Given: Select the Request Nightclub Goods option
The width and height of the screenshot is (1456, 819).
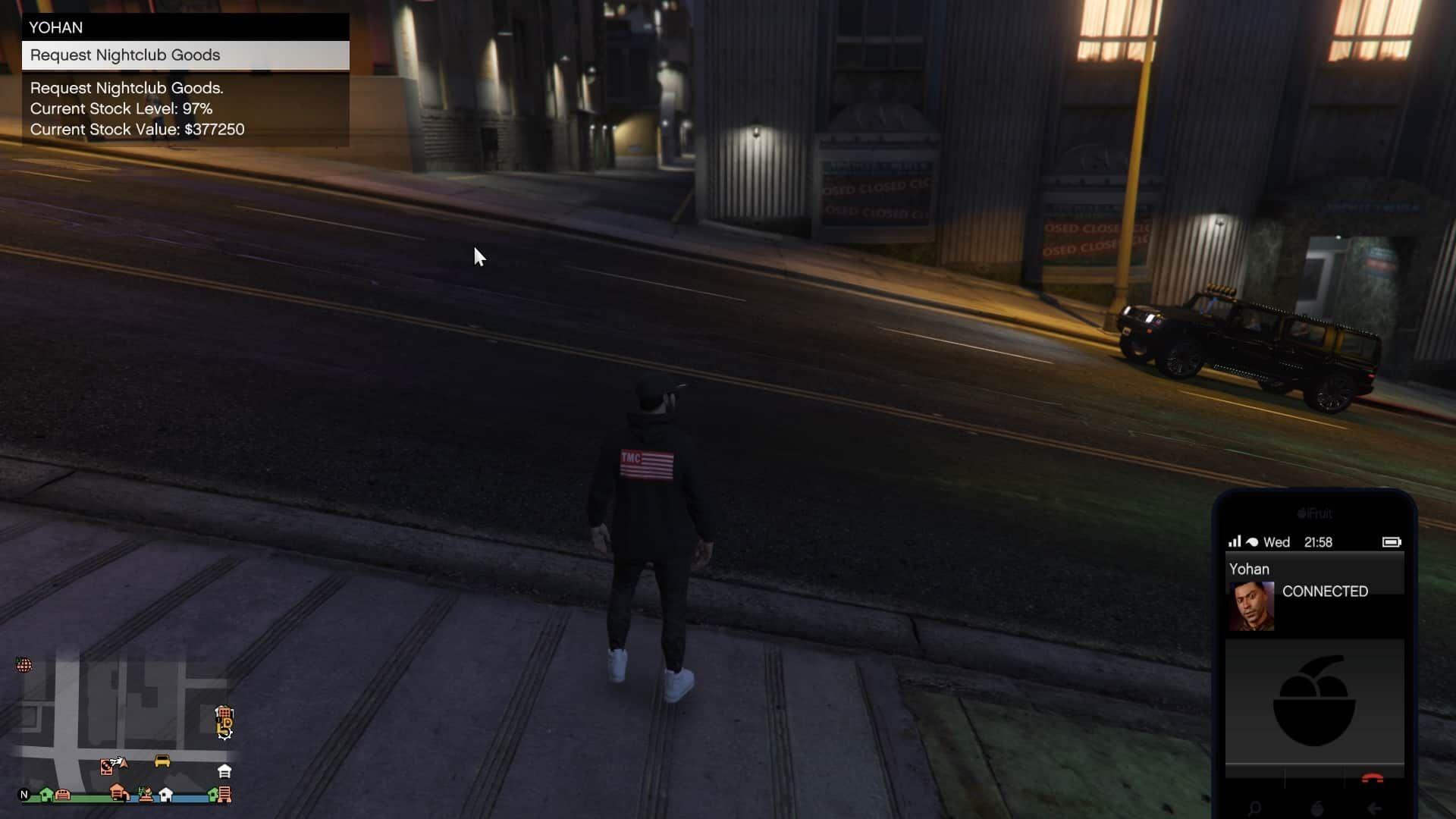Looking at the screenshot, I should [x=185, y=55].
